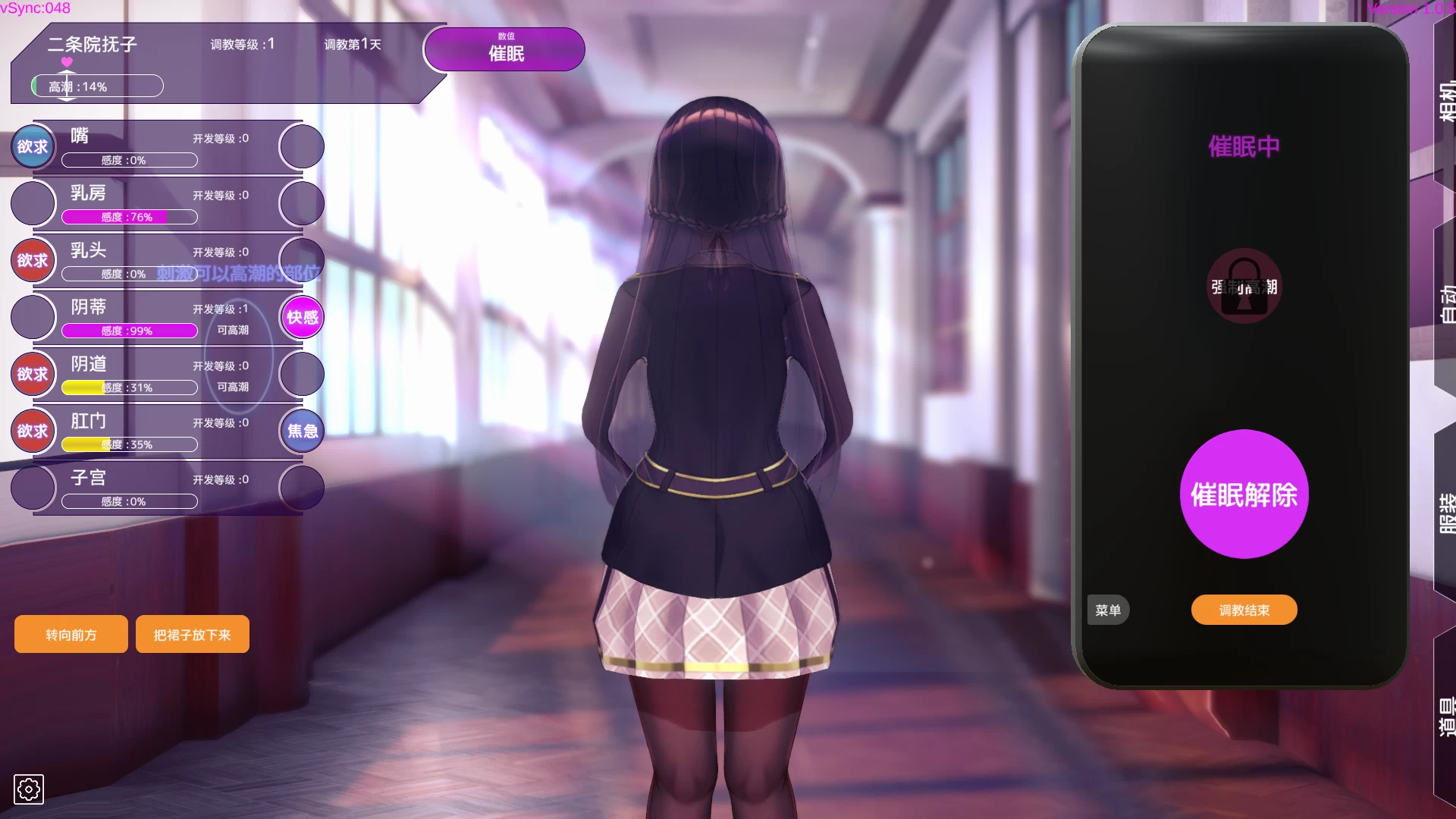Click the 欲求 icon beside 乳头
1456x819 pixels.
32,260
